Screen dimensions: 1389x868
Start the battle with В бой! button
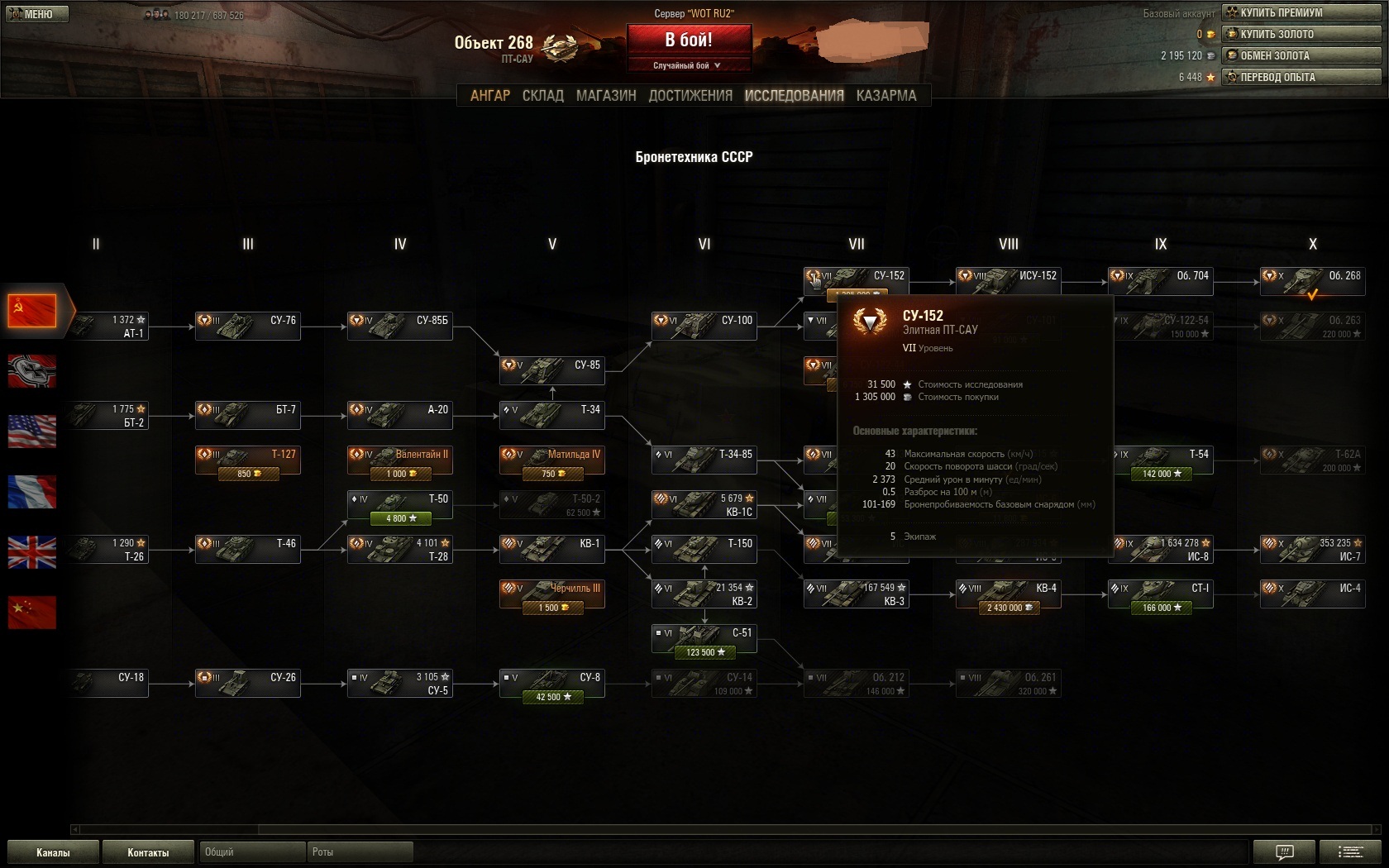tap(689, 40)
